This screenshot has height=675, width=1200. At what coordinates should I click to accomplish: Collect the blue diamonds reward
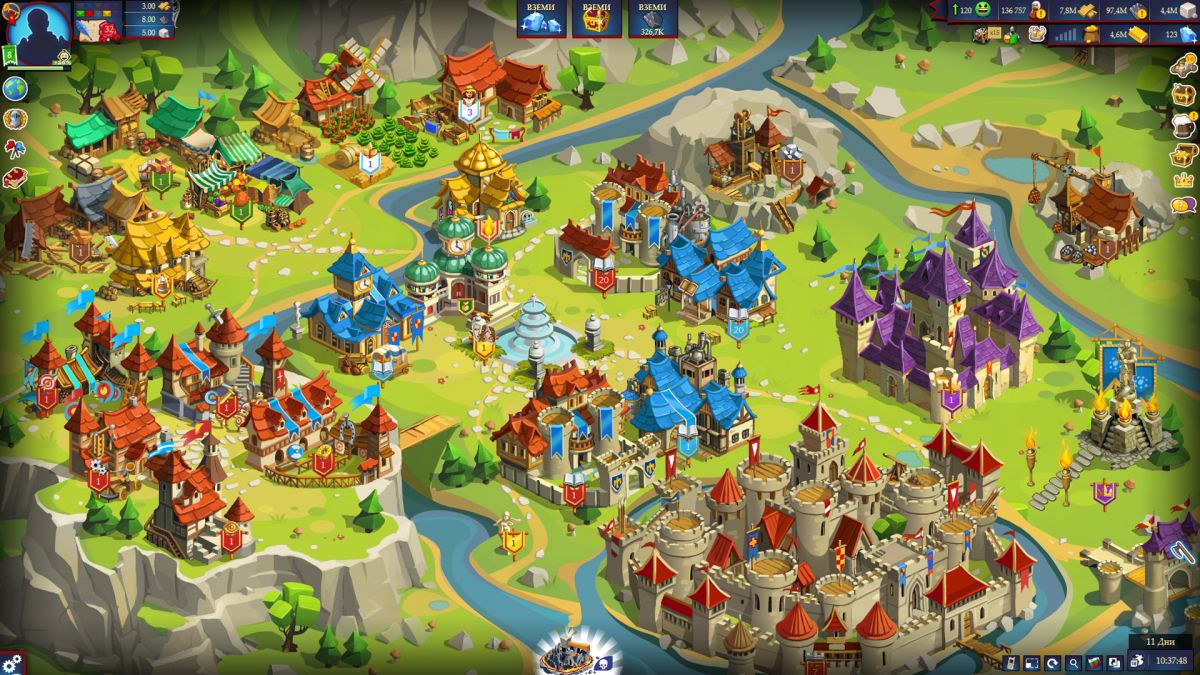(541, 24)
